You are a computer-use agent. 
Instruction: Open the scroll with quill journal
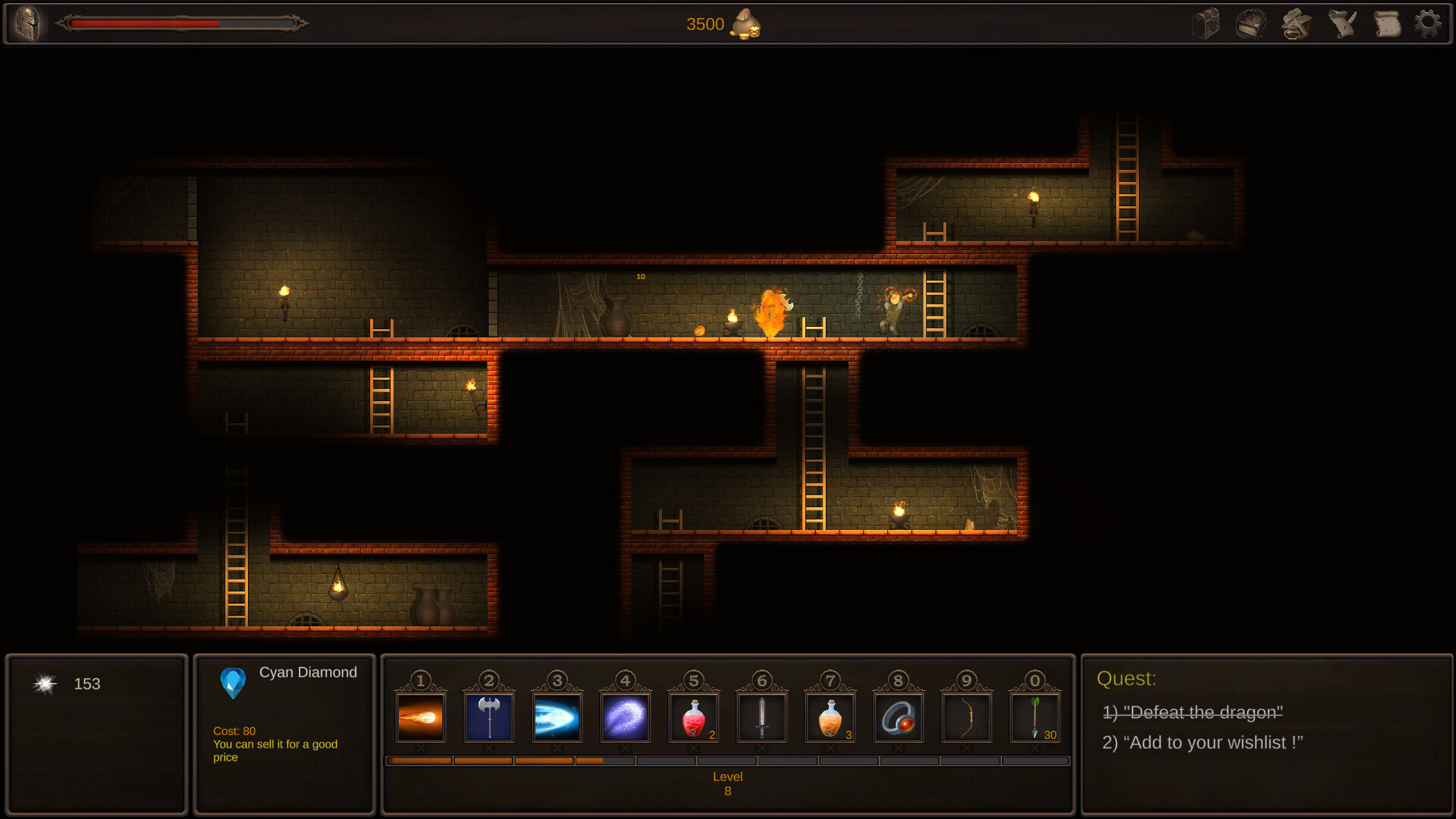point(1341,24)
